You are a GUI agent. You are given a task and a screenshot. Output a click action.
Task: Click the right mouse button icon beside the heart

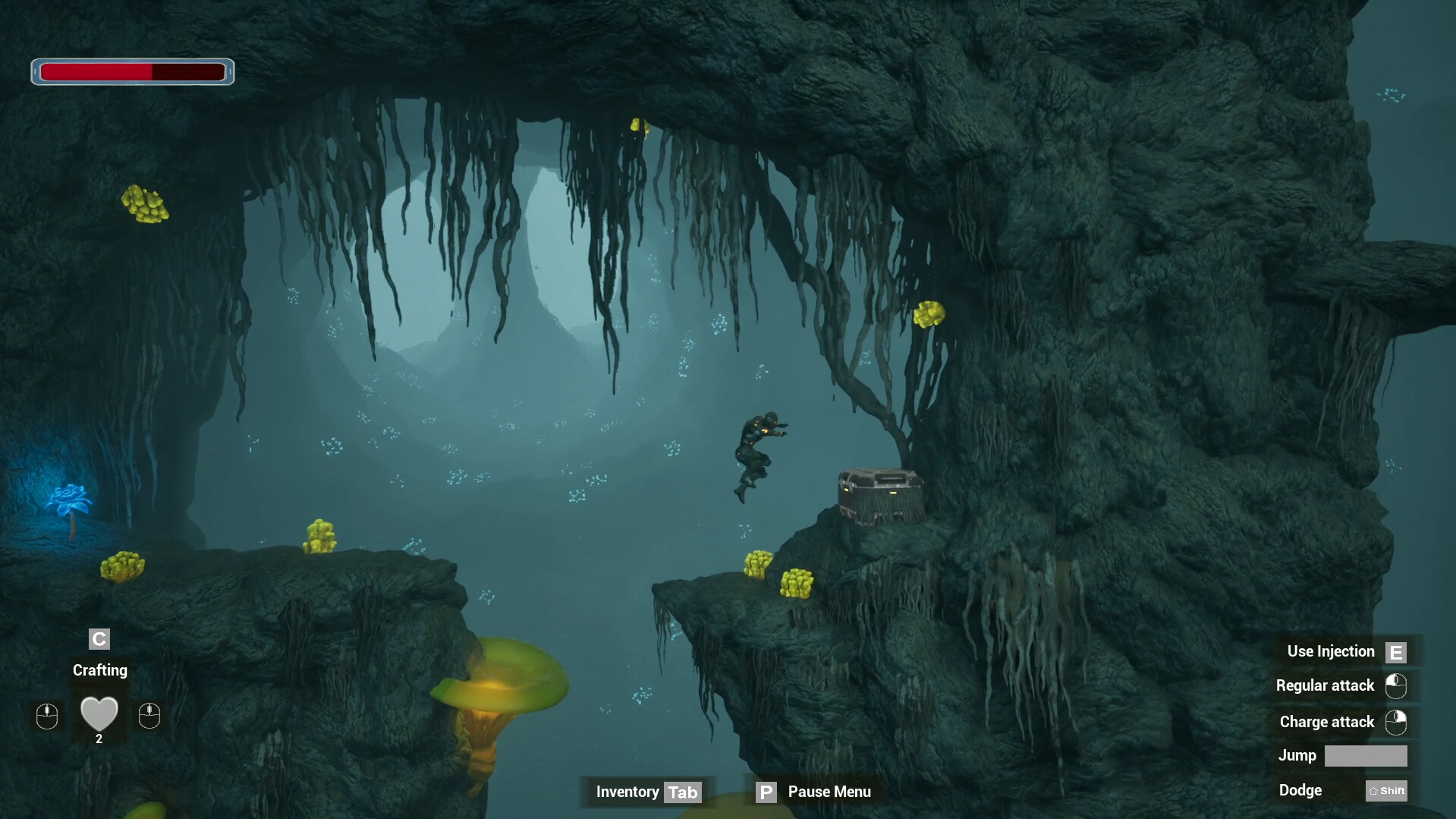pos(150,717)
